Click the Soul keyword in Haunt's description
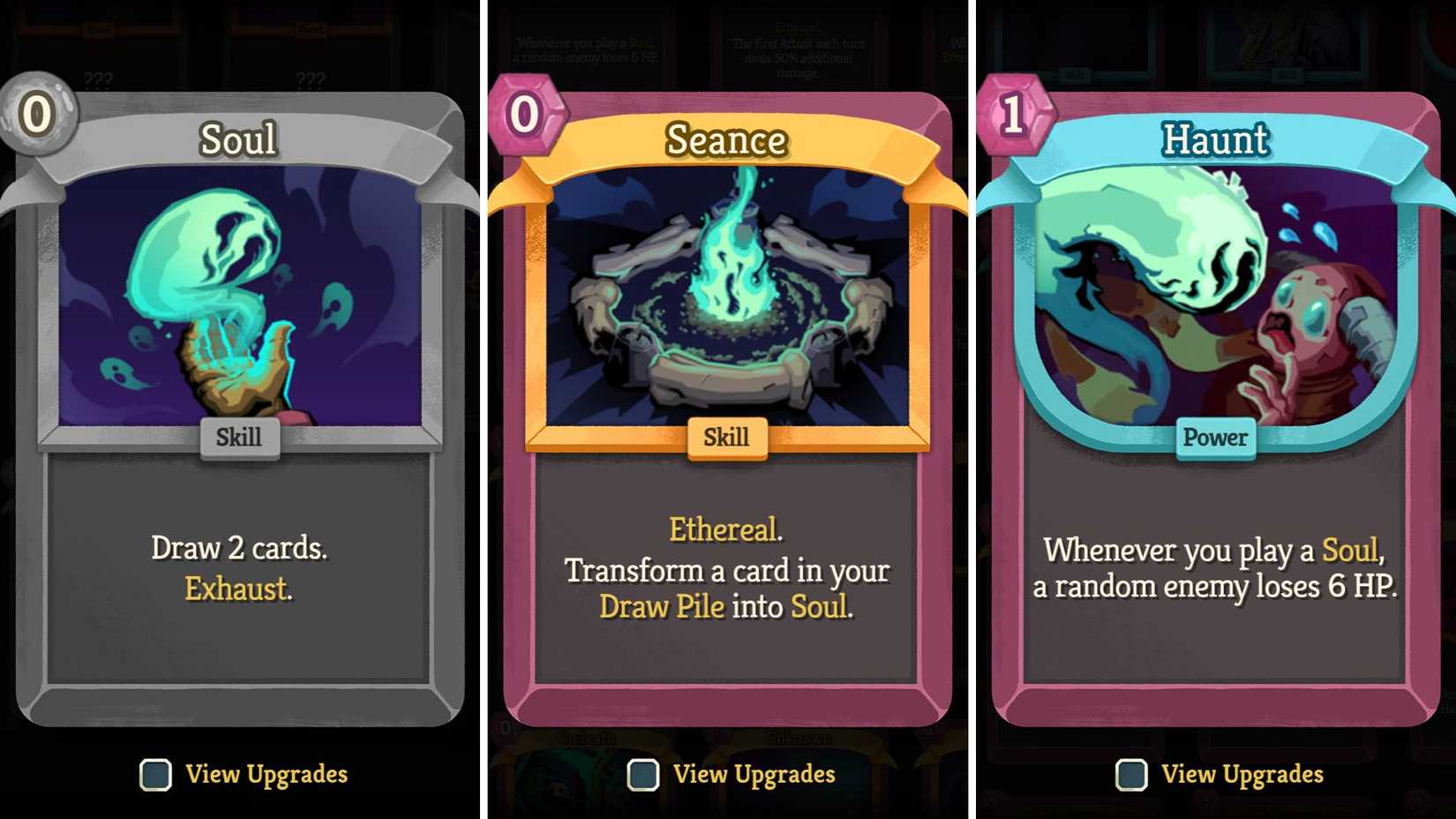Viewport: 1456px width, 819px height. (1349, 549)
